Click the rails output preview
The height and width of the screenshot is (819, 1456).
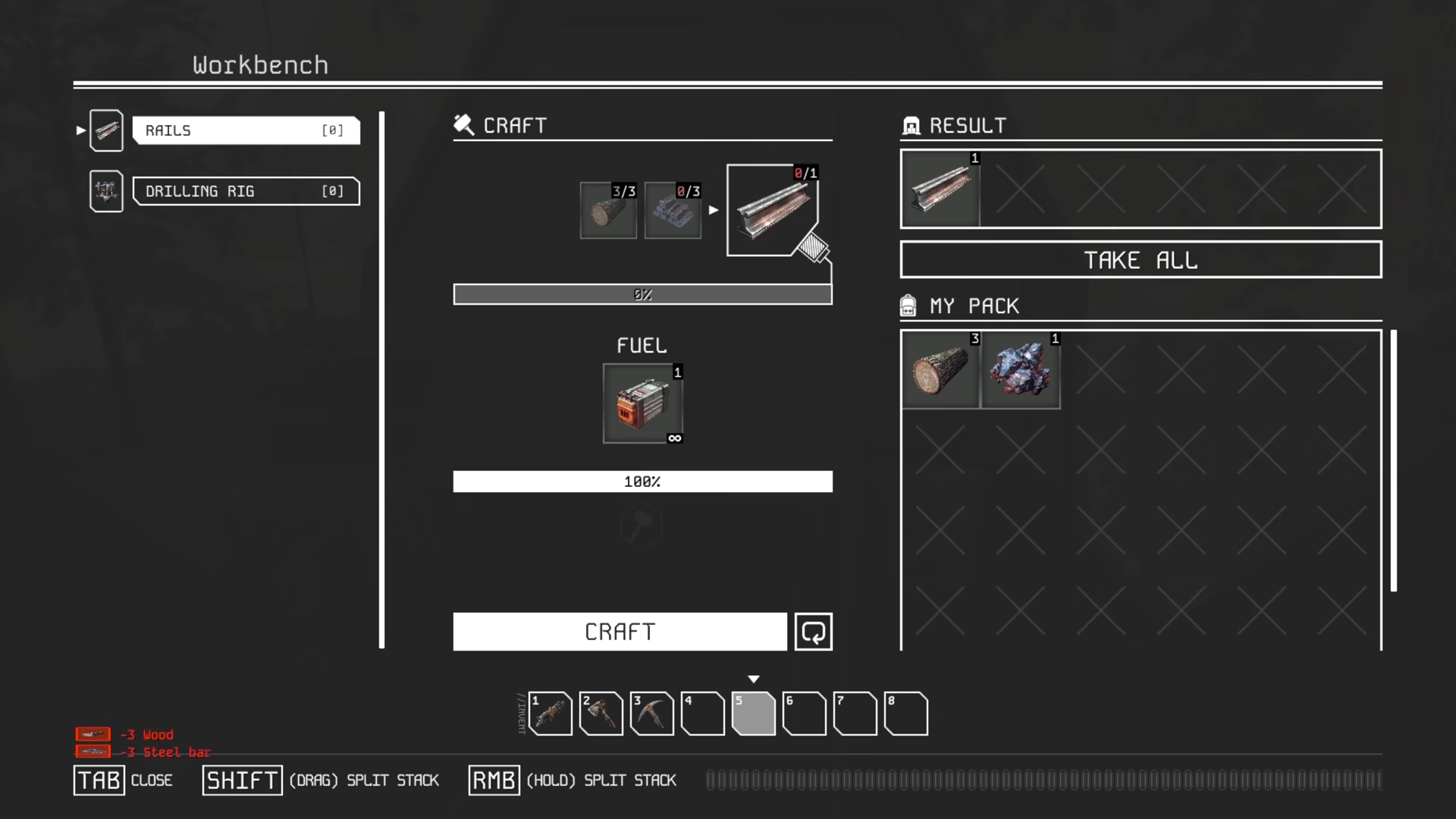tap(771, 210)
